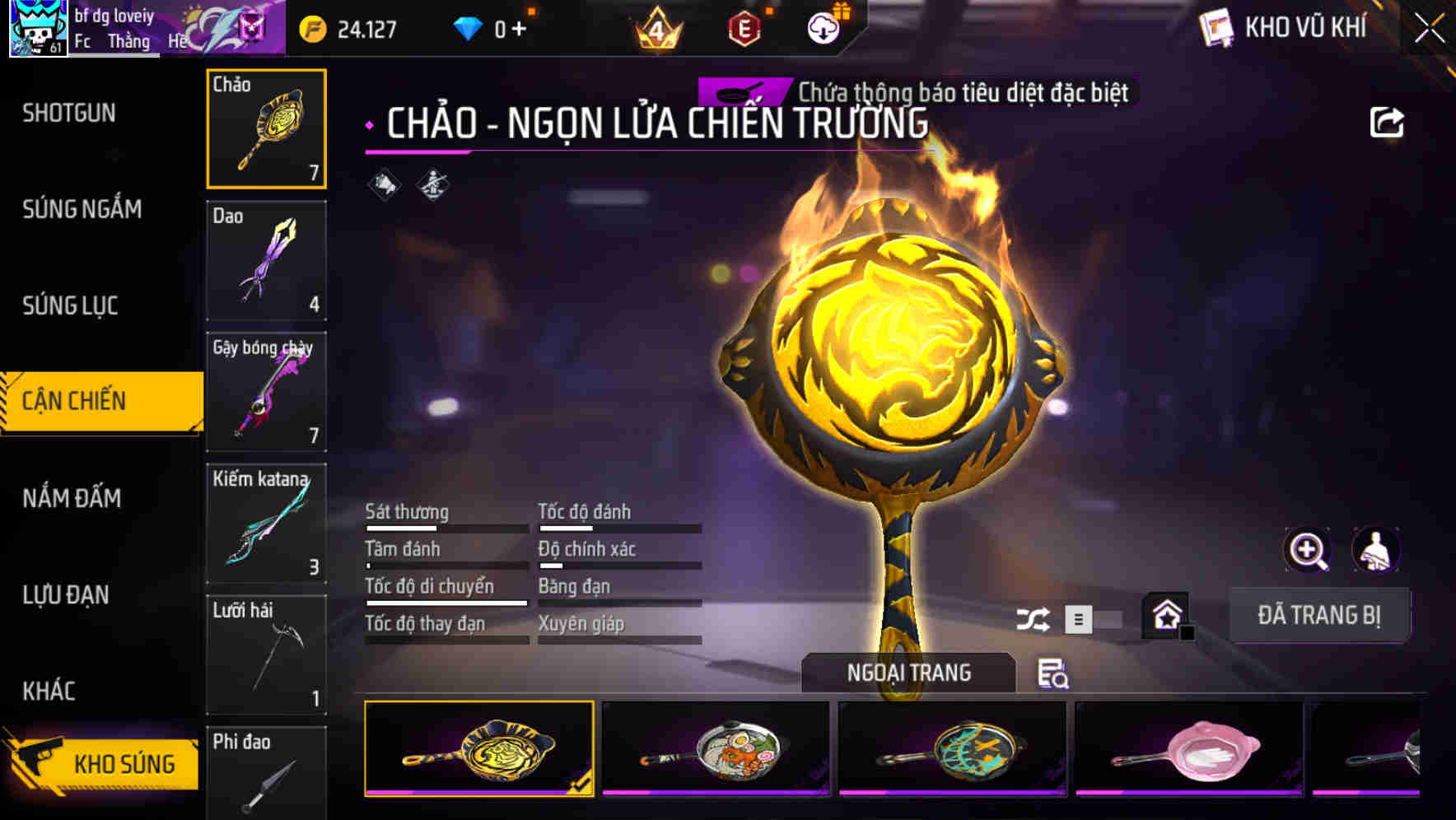Click the share icon beside the weapon name

coord(1388,120)
